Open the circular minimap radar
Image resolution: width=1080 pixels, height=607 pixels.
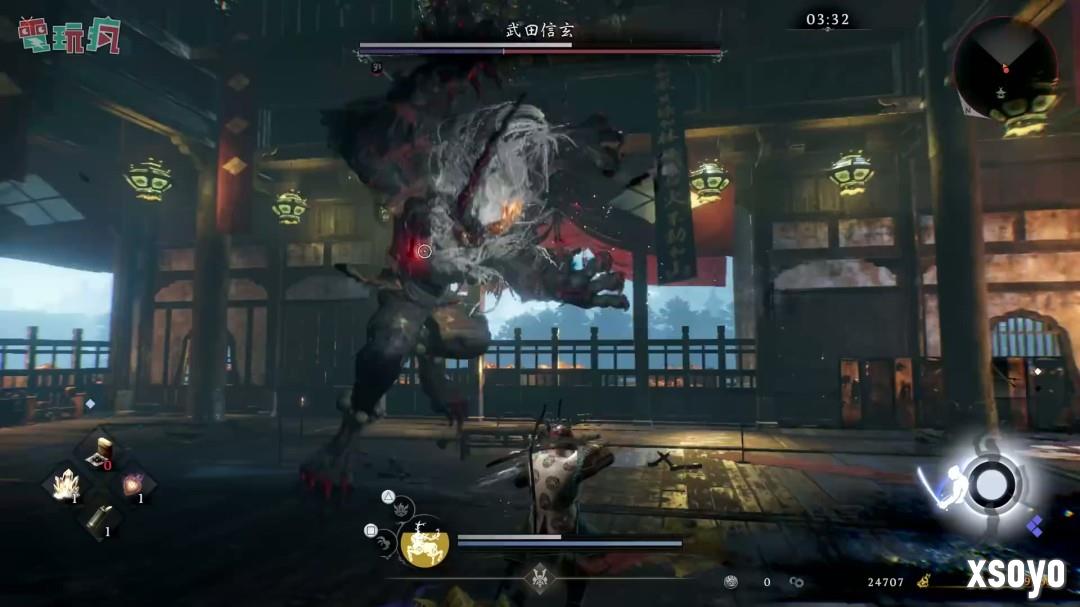[1005, 70]
